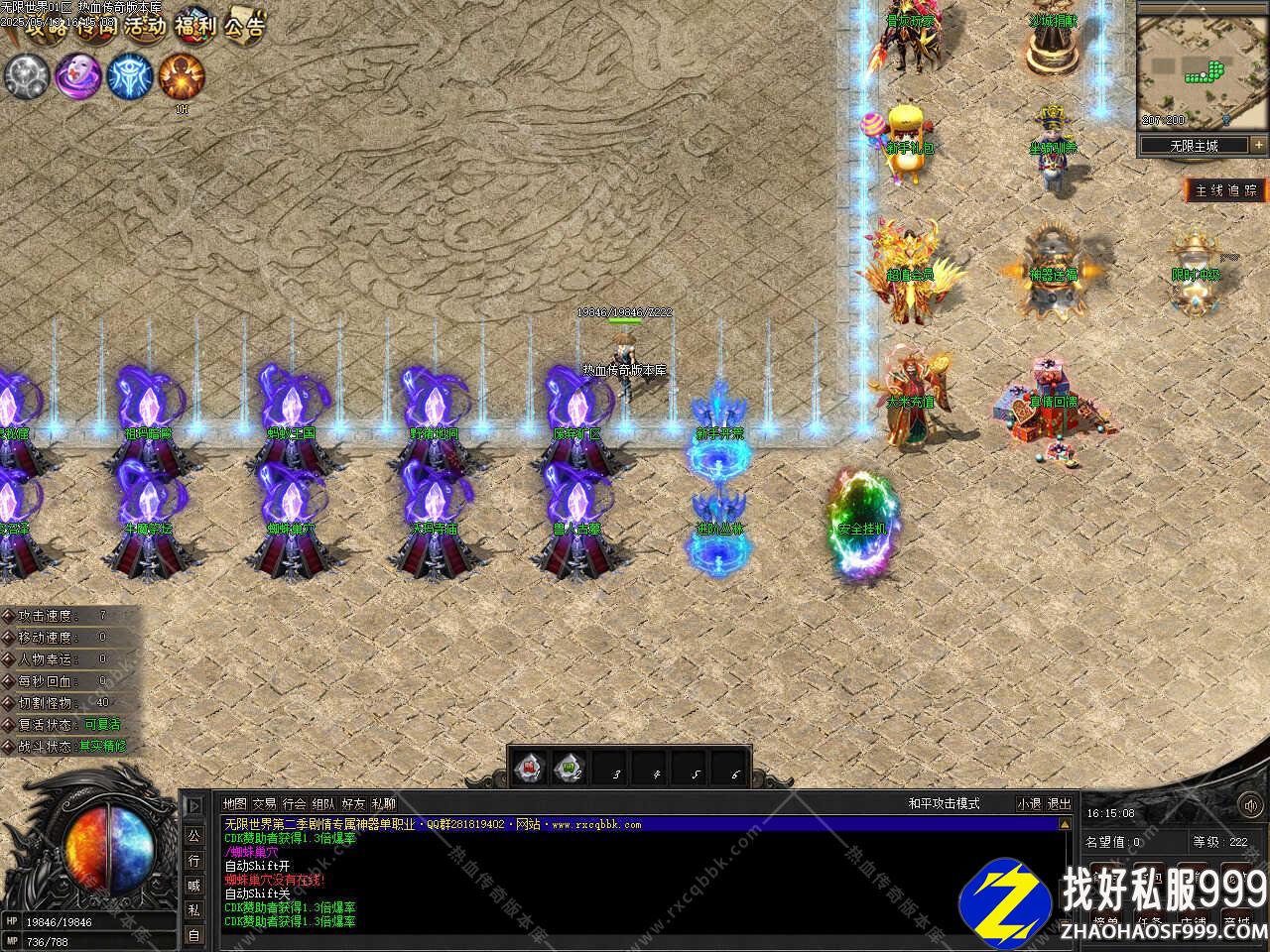Open the 交易 (trade) tab
Image resolution: width=1270 pixels, height=952 pixels.
[264, 803]
